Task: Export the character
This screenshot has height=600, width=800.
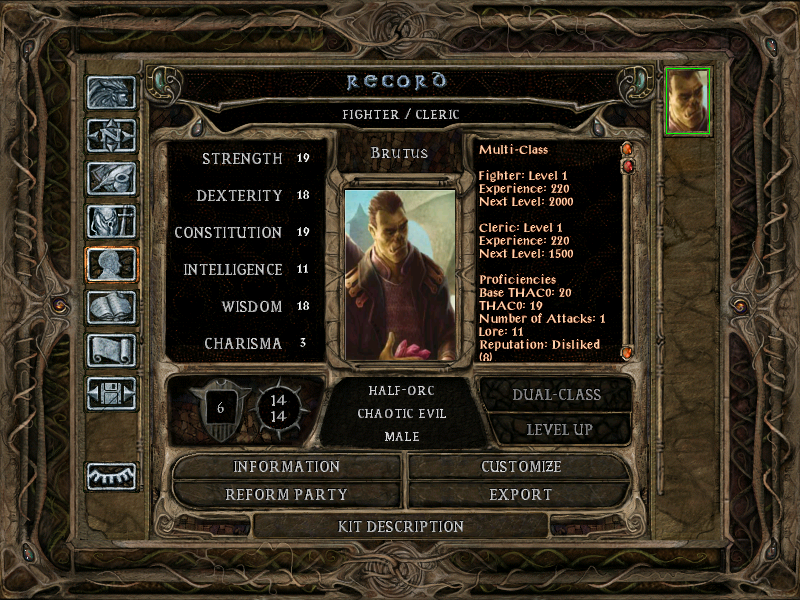Action: tap(521, 495)
